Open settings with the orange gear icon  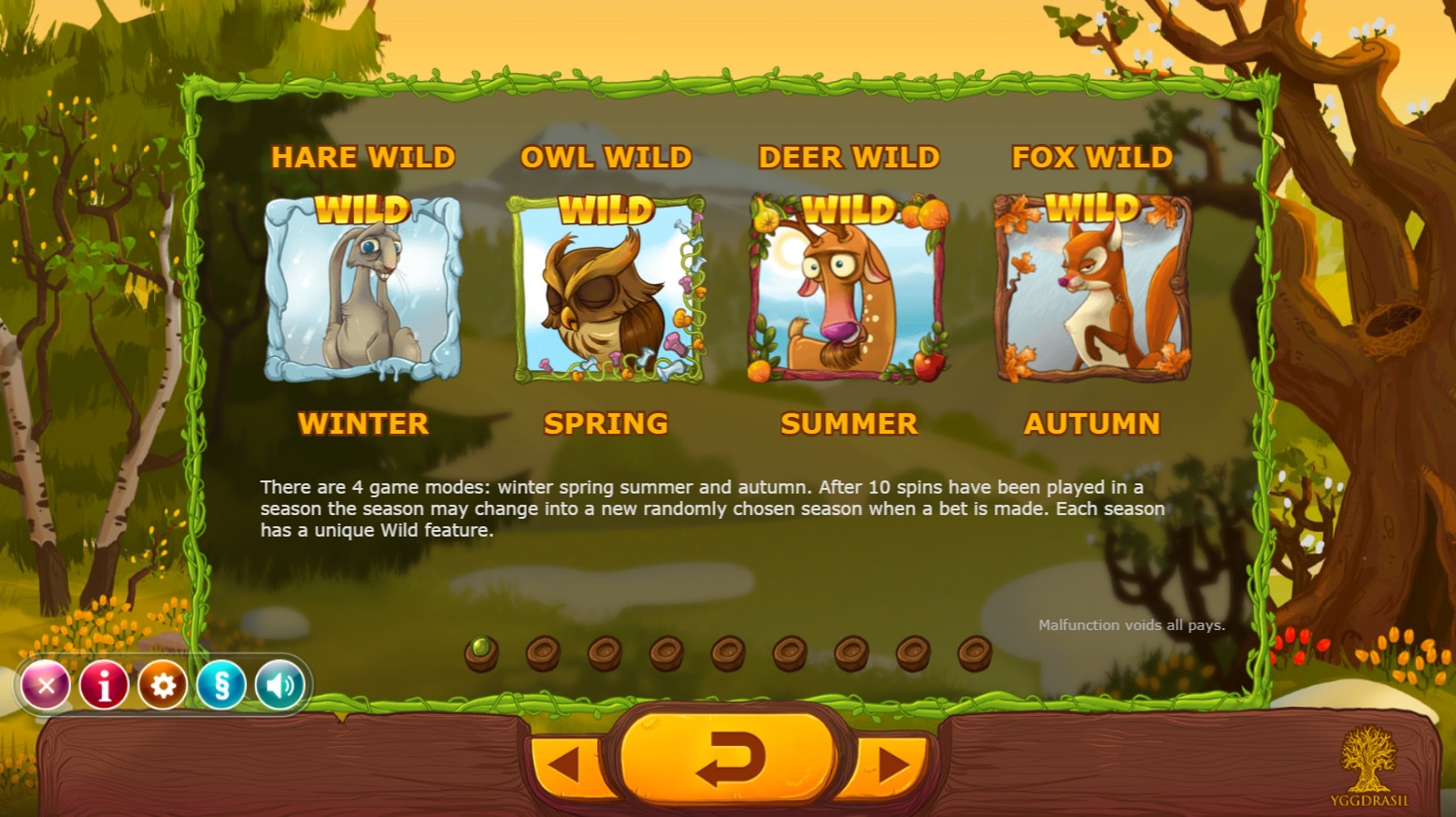(x=163, y=686)
